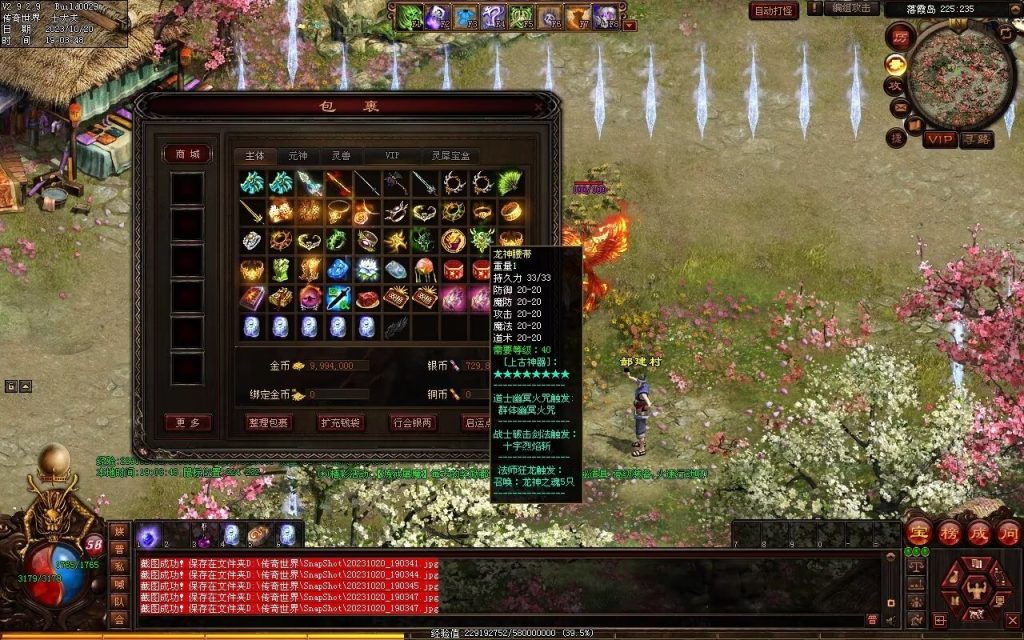This screenshot has height=640, width=1024.
Task: Open 行会银两 guild silver
Action: tap(412, 423)
